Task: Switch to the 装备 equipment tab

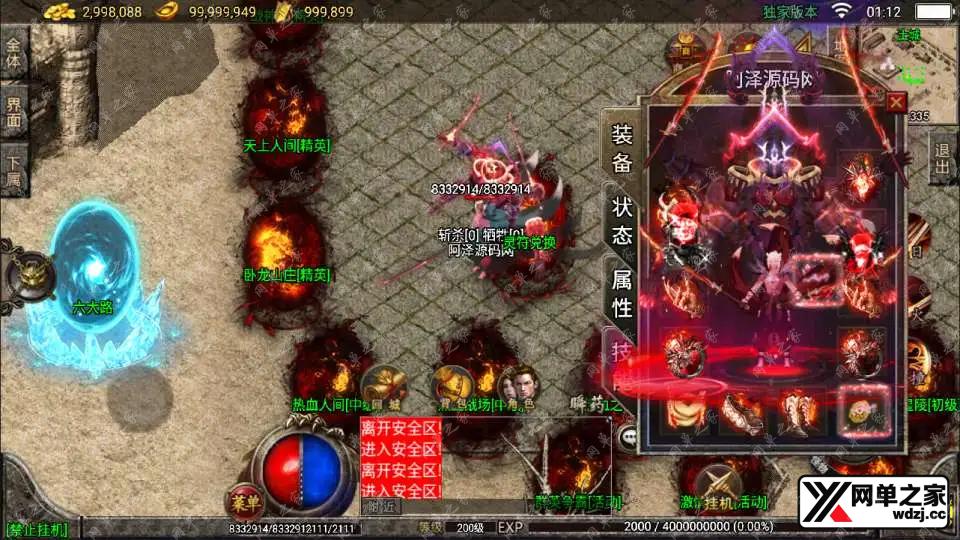Action: (621, 150)
